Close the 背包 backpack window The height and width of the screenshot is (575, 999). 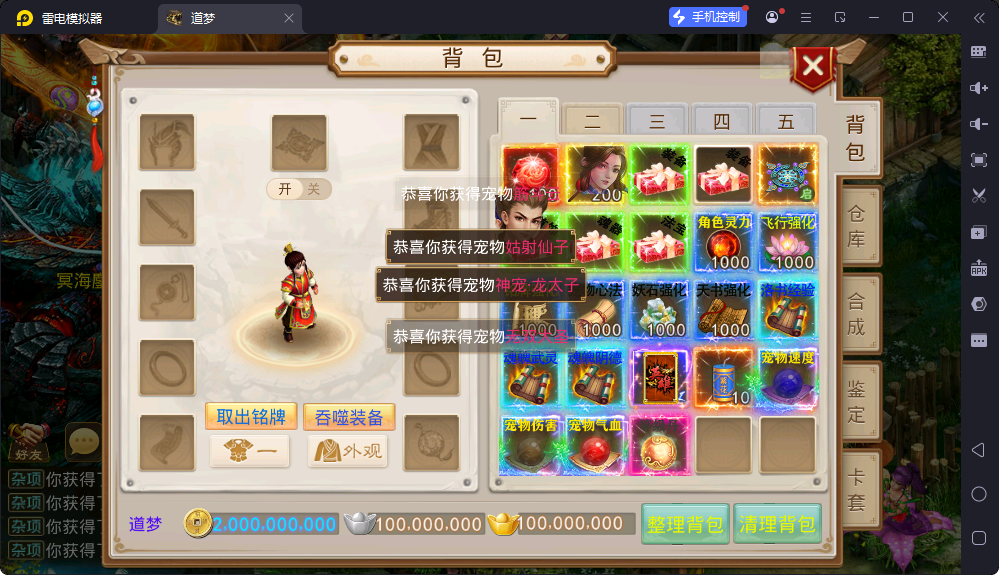(x=813, y=67)
